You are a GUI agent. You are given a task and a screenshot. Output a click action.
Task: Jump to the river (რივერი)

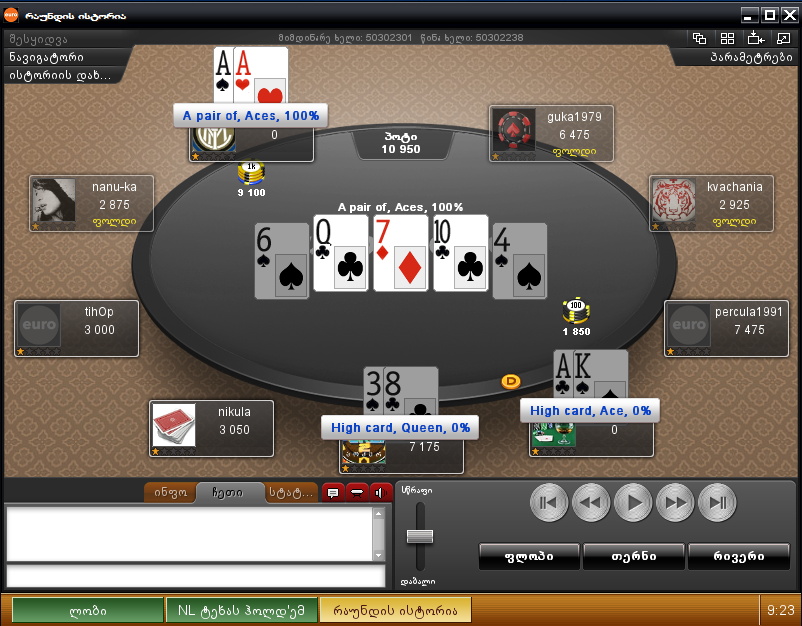[x=739, y=556]
